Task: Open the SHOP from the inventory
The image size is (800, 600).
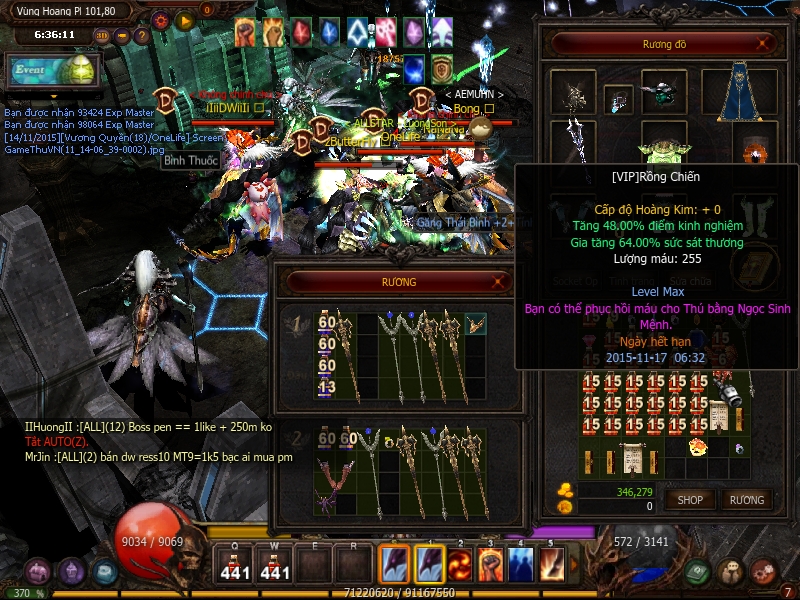Action: (x=690, y=499)
